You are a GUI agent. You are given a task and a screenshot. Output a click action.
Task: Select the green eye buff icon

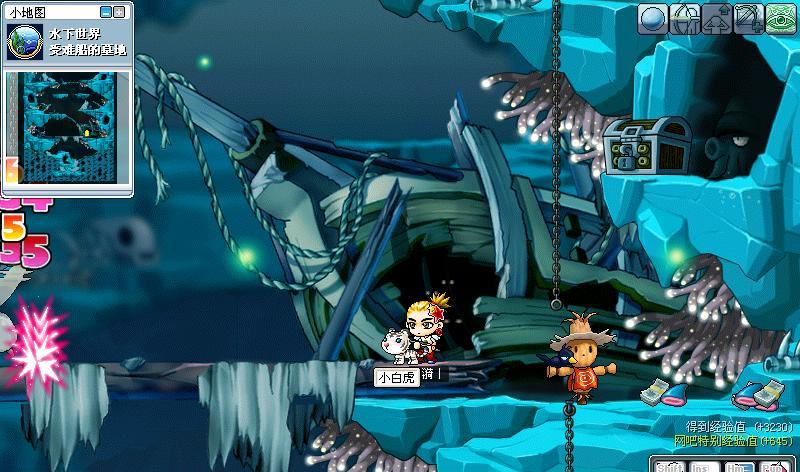781,18
